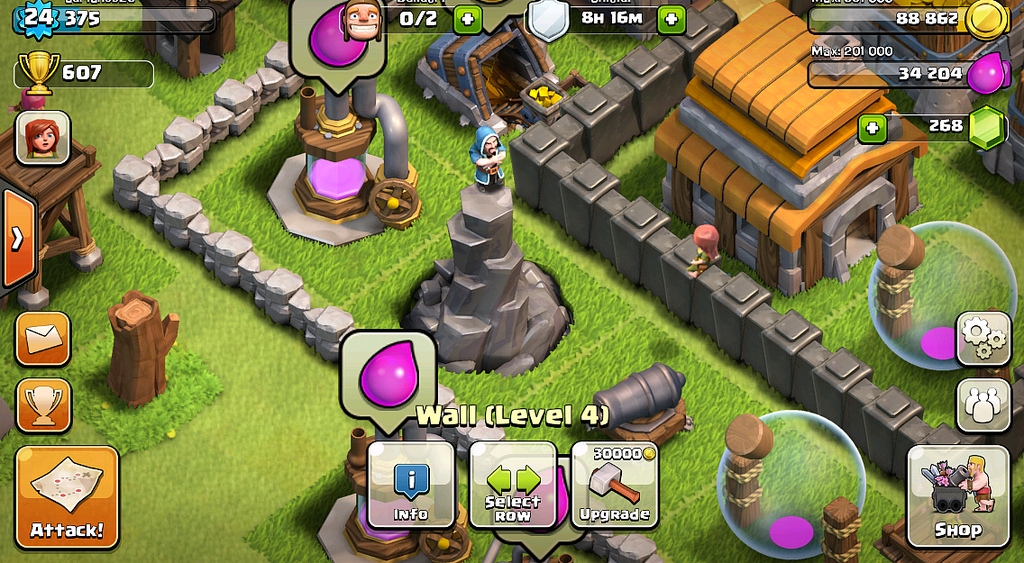
Task: Upgrade the wall for 30000 gold
Action: (614, 485)
